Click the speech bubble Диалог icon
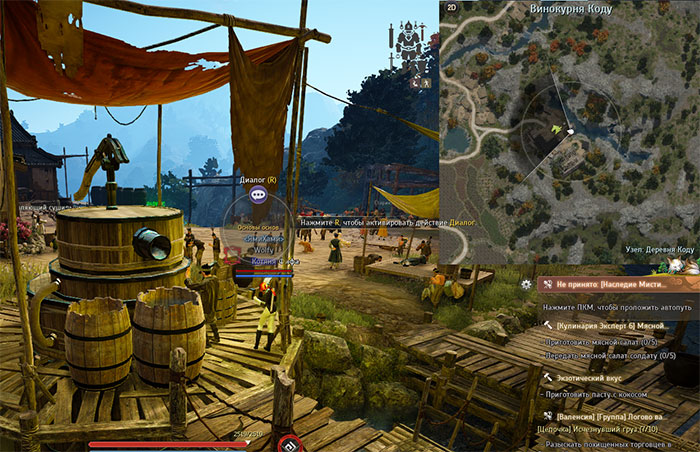This screenshot has width=700, height=452. pyautogui.click(x=258, y=196)
